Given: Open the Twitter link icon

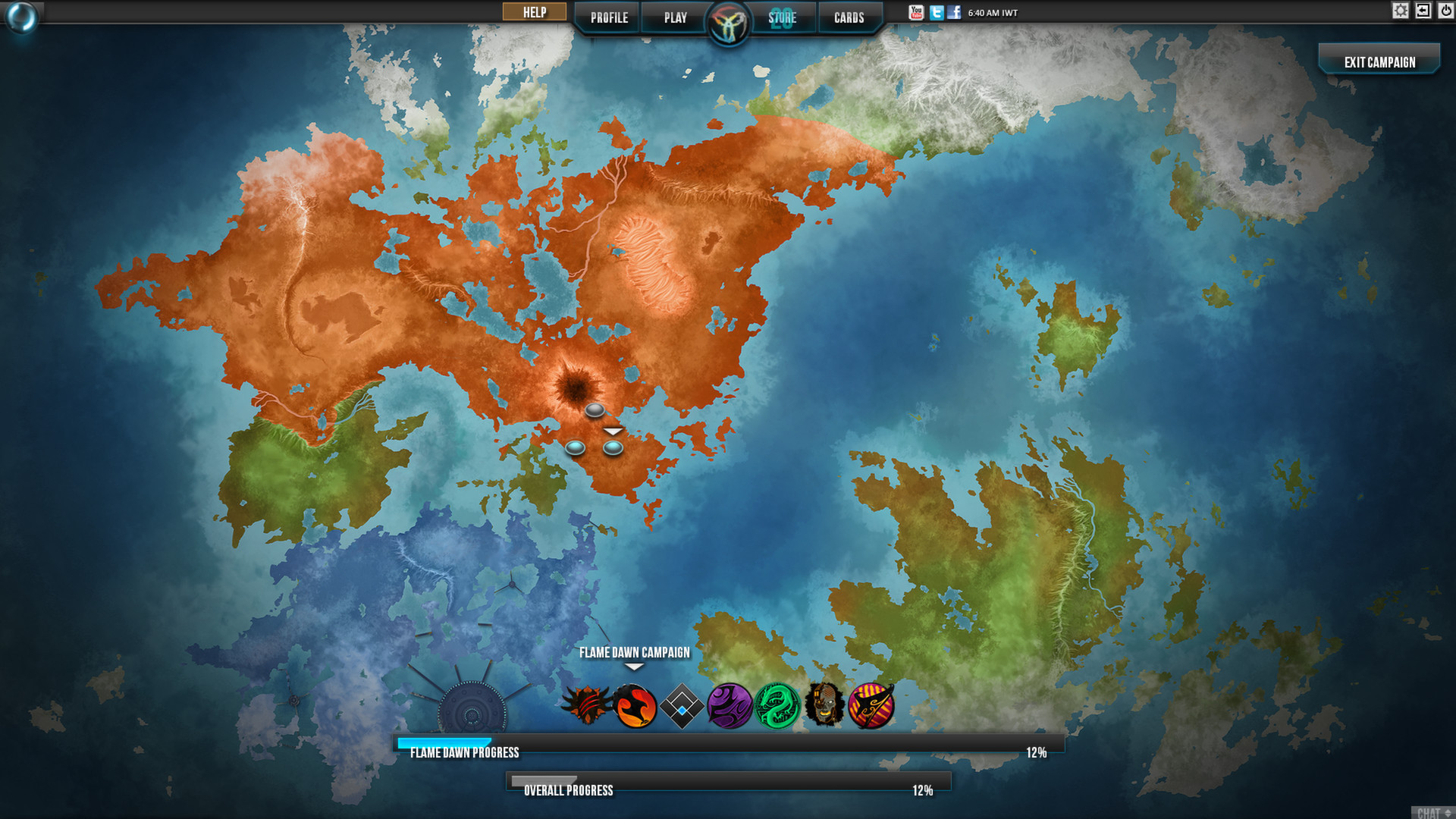Looking at the screenshot, I should 936,12.
